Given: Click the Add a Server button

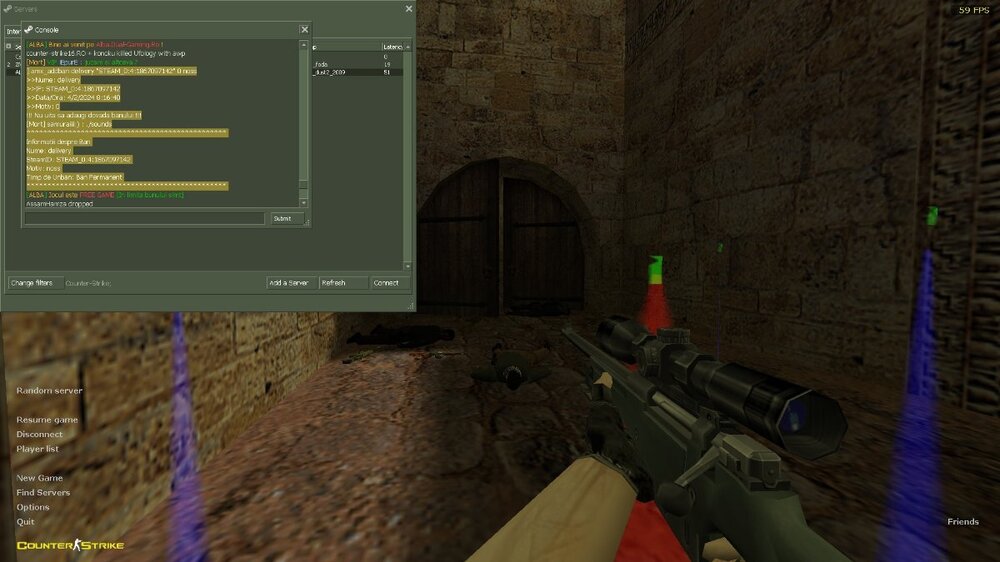Looking at the screenshot, I should coord(289,283).
